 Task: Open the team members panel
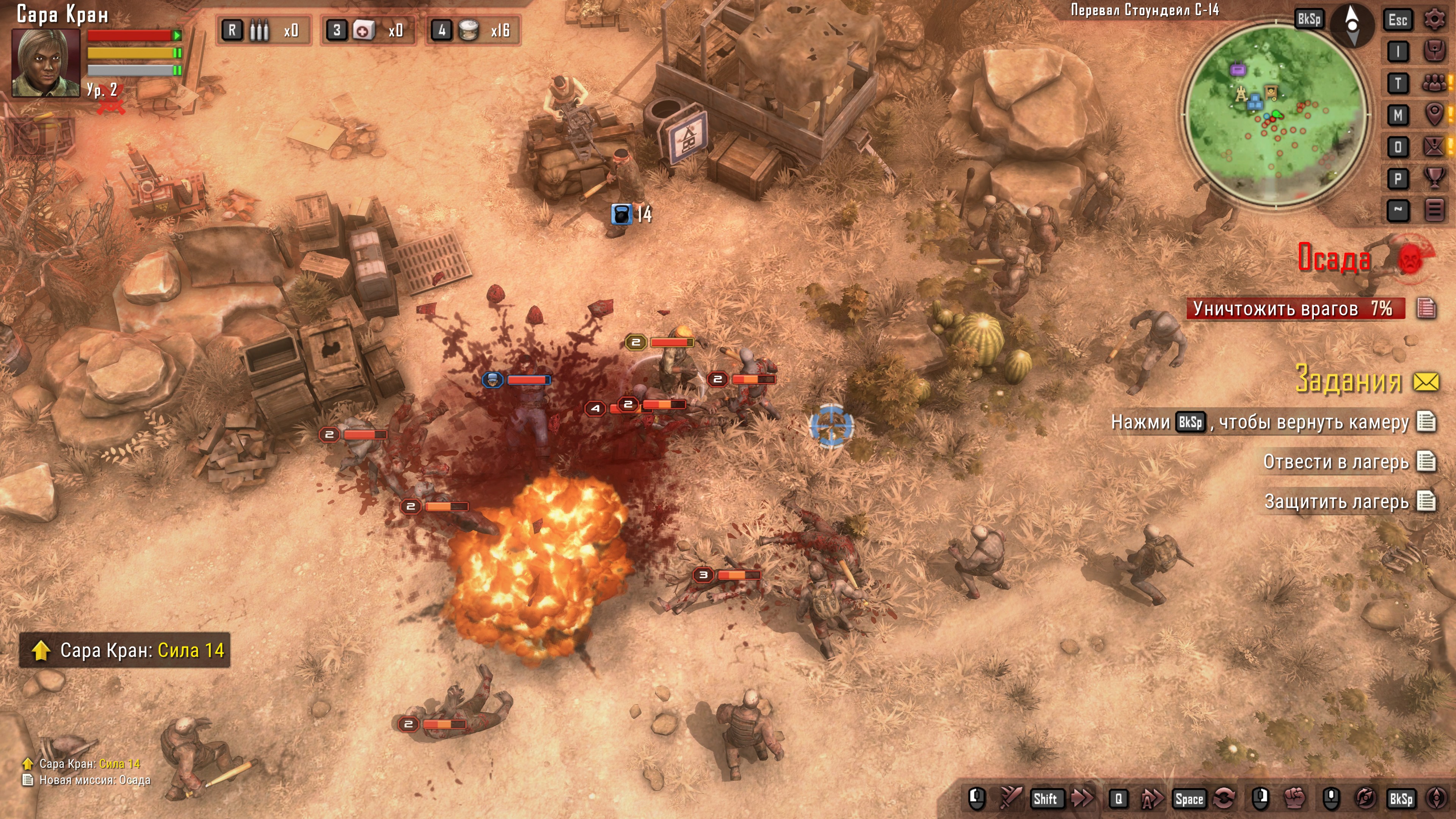click(x=1434, y=84)
